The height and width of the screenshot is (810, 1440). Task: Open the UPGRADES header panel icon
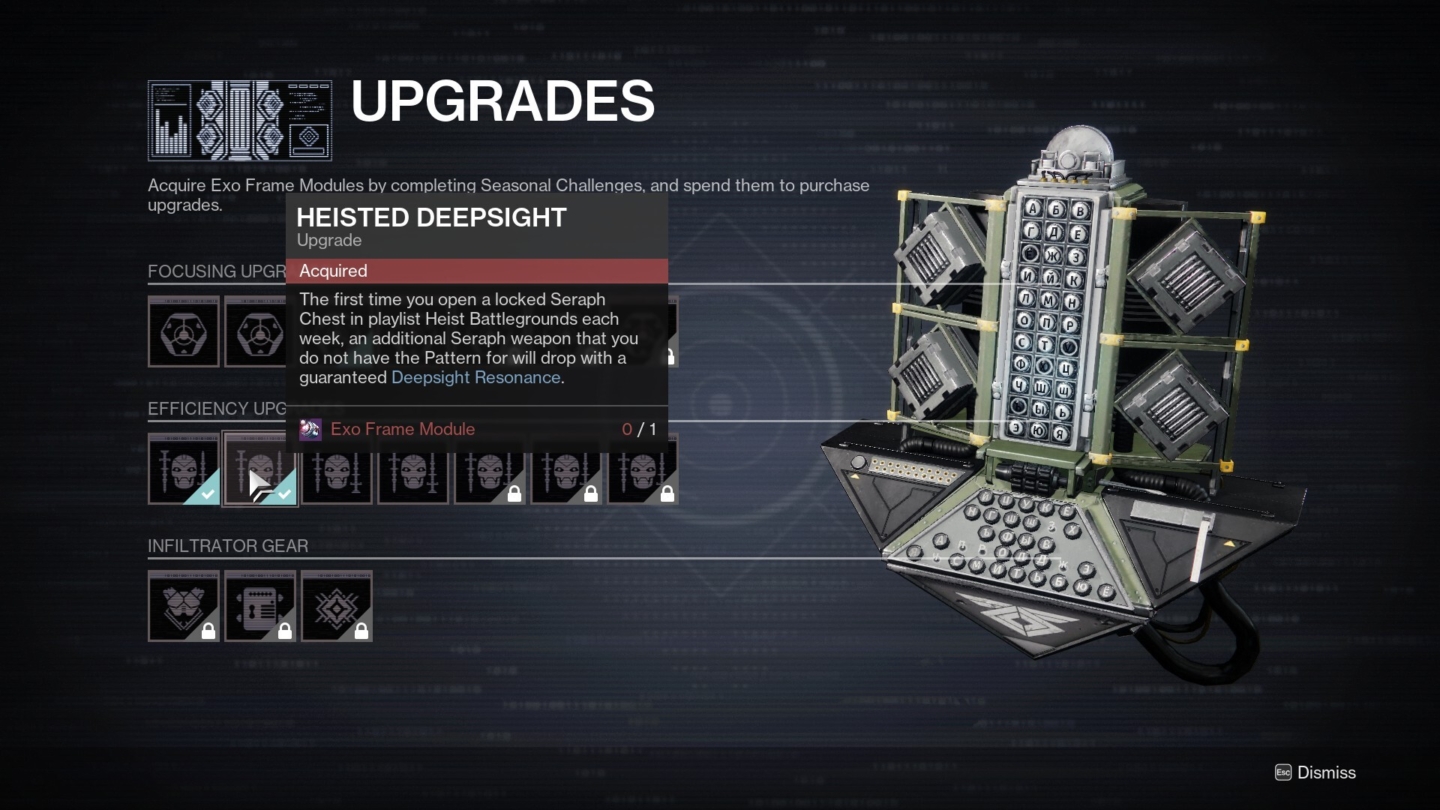pos(240,120)
